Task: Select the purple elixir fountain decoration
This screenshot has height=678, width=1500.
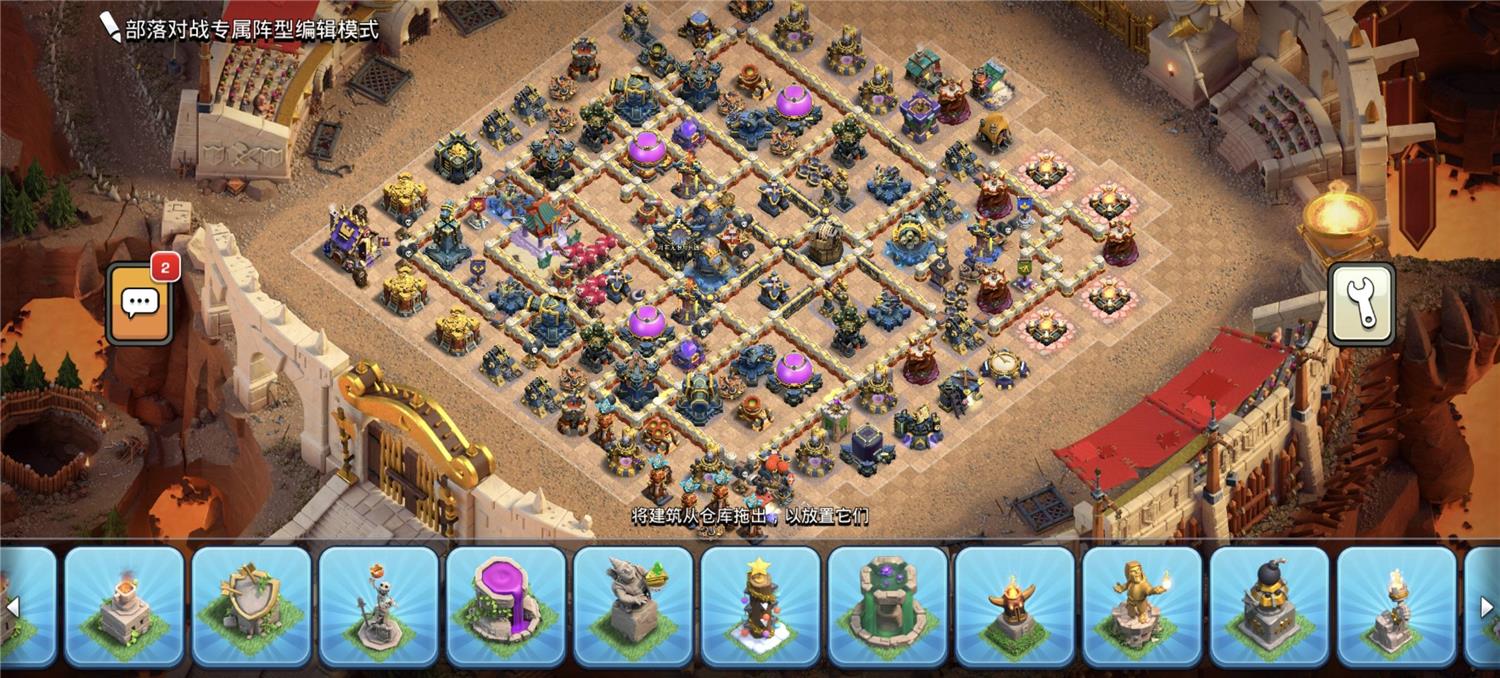Action: (505, 607)
